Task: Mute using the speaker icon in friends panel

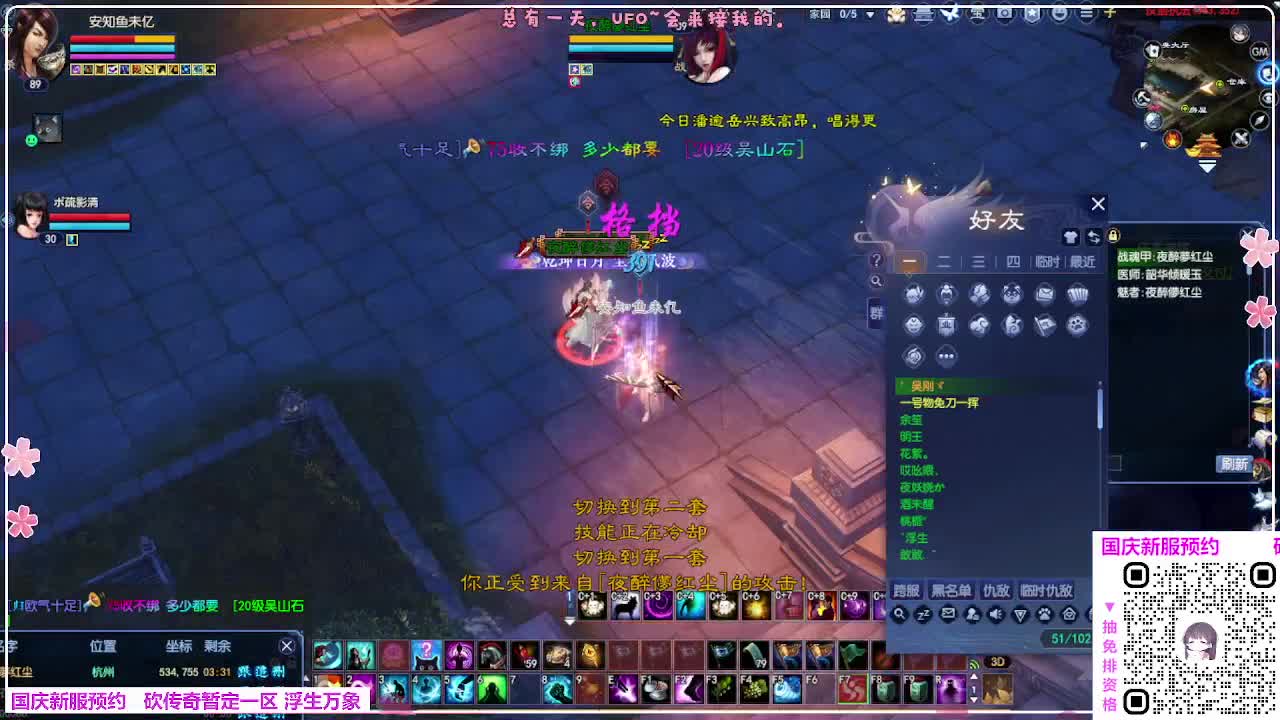Action: 996,614
